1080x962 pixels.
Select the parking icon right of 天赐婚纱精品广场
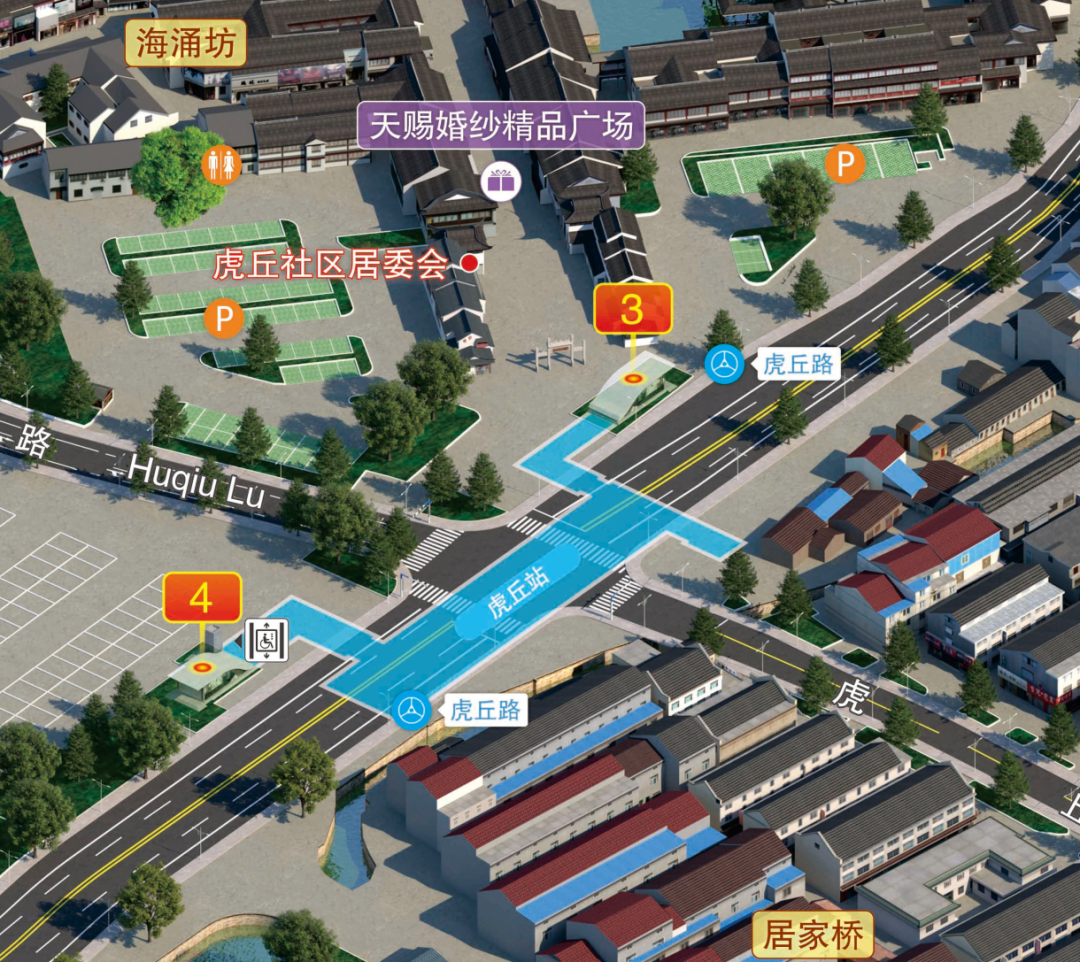pos(845,165)
